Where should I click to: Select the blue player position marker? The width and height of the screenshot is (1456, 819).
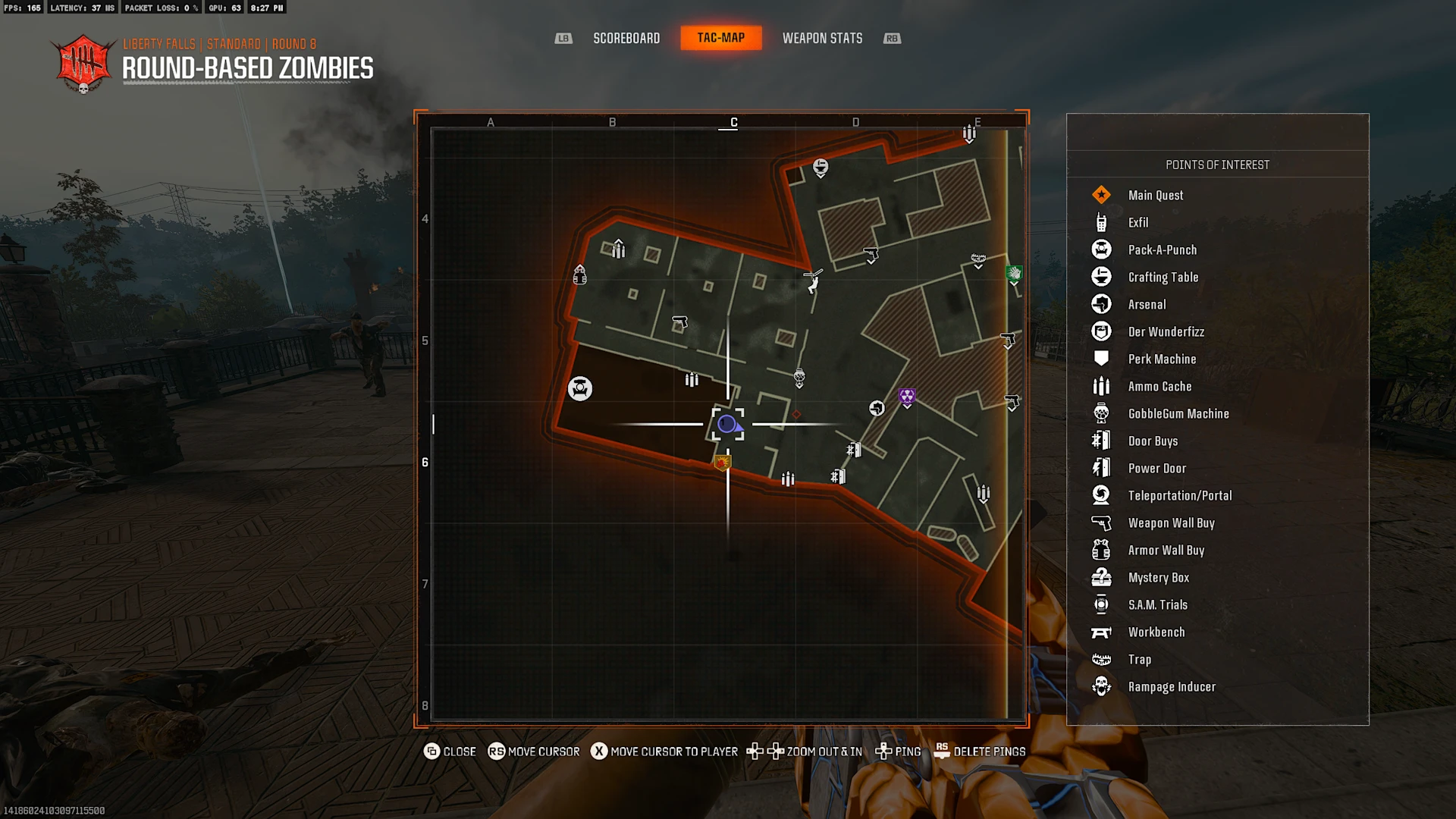pos(727,424)
